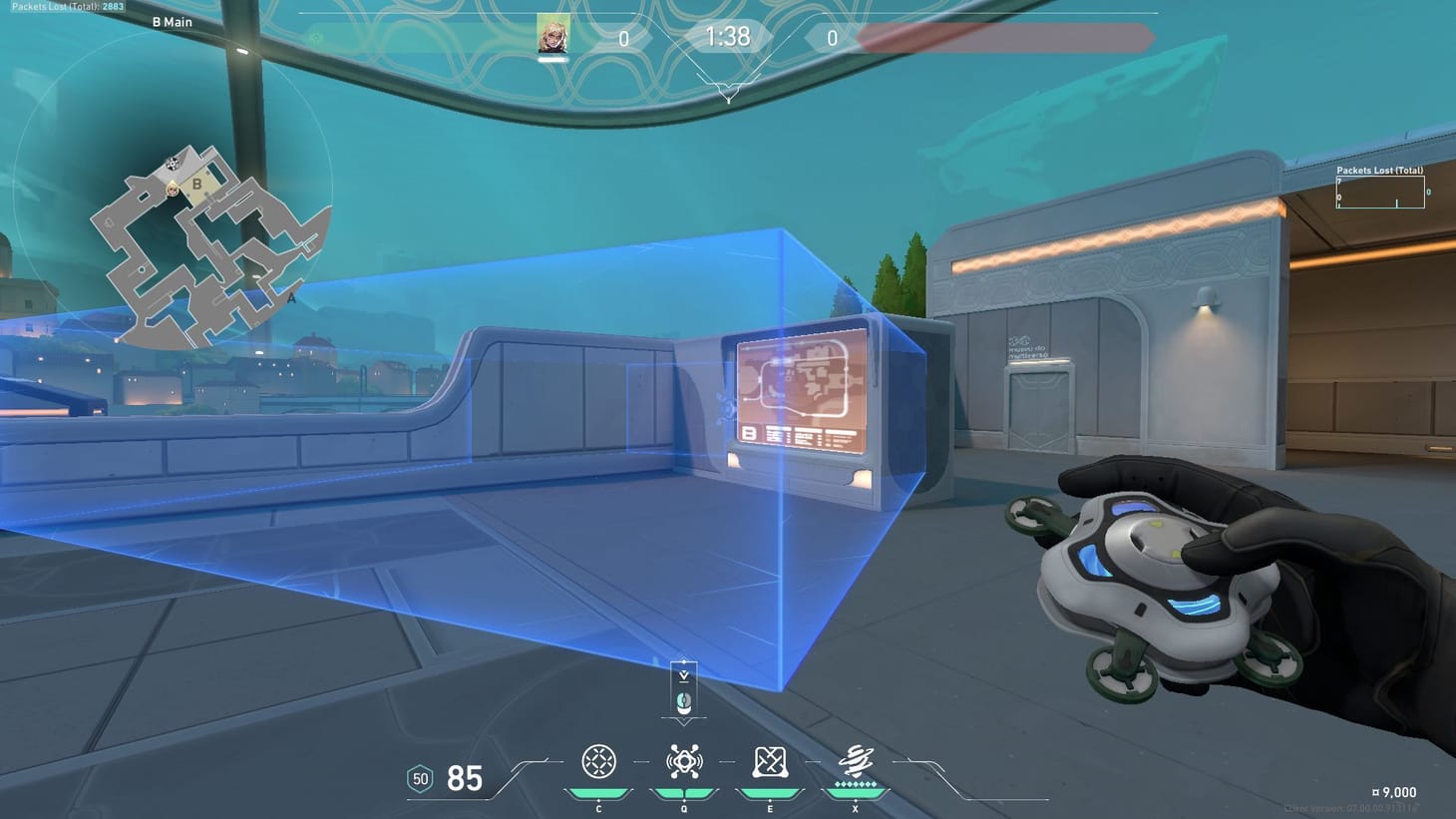
Task: Click the downward chevron above the mouse prompt
Action: click(683, 673)
